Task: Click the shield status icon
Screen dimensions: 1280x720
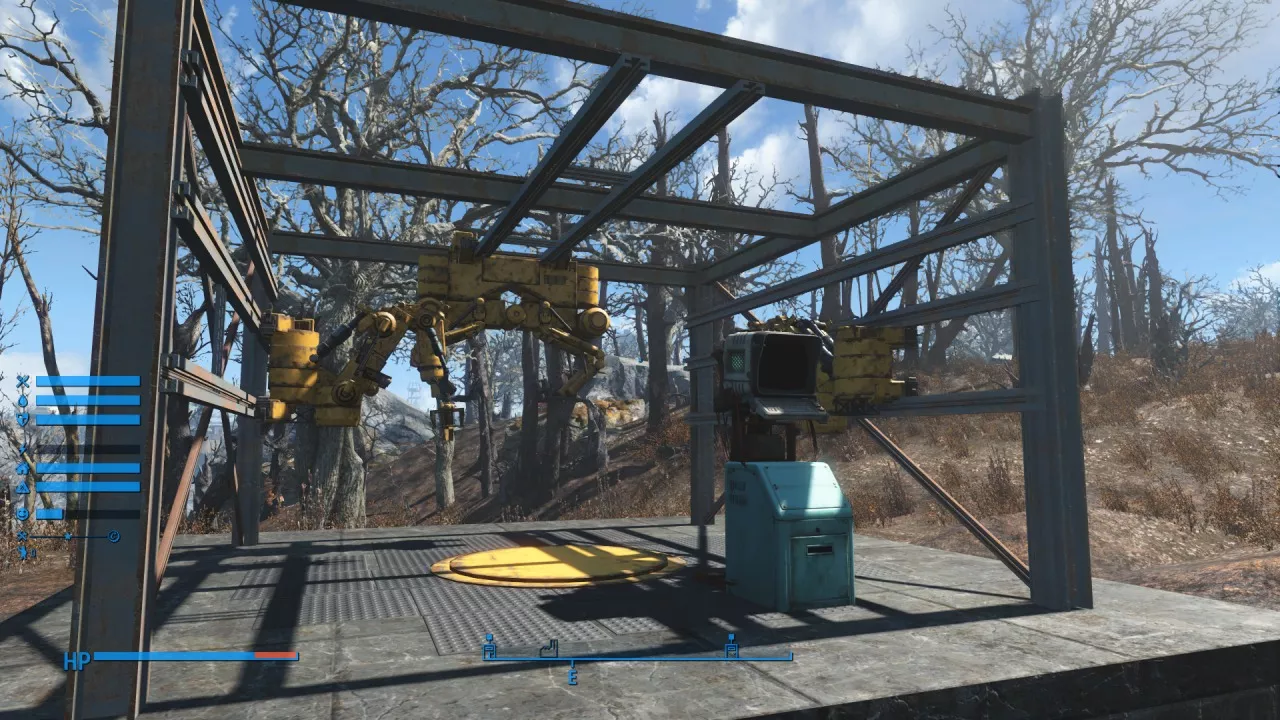Action: (x=22, y=420)
